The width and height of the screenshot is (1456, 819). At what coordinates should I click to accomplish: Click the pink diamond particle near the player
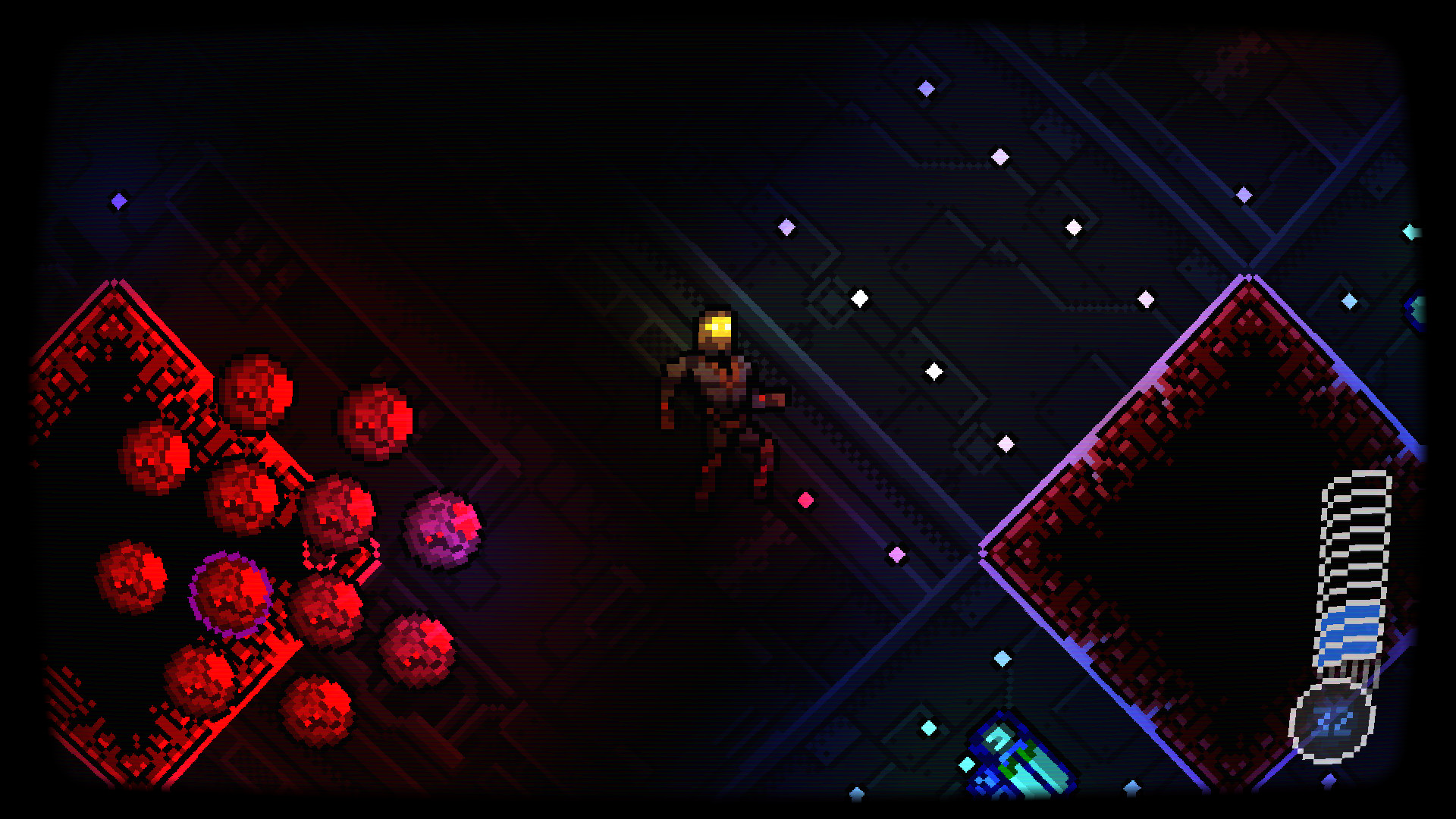pyautogui.click(x=805, y=498)
